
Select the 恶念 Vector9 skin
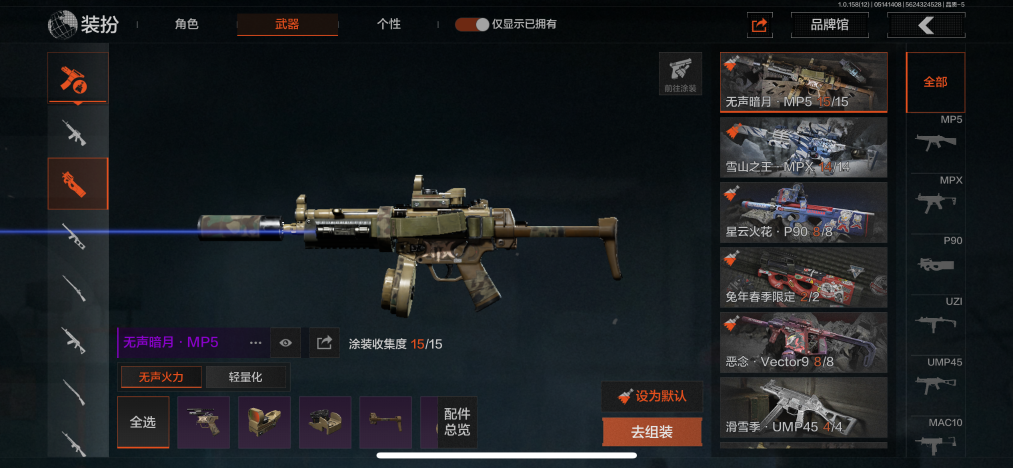[803, 341]
